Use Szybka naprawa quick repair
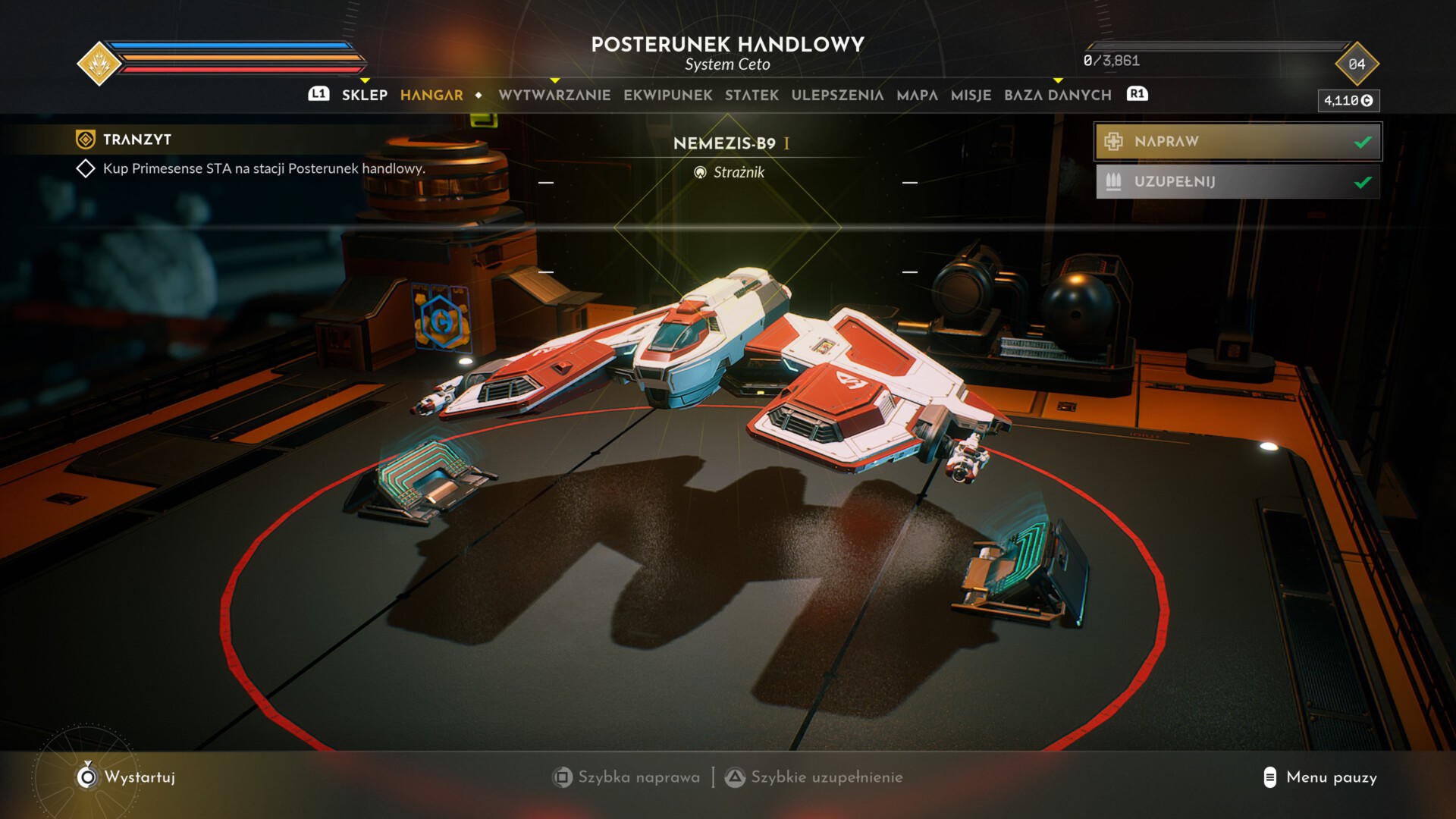This screenshot has width=1456, height=819. (x=638, y=777)
